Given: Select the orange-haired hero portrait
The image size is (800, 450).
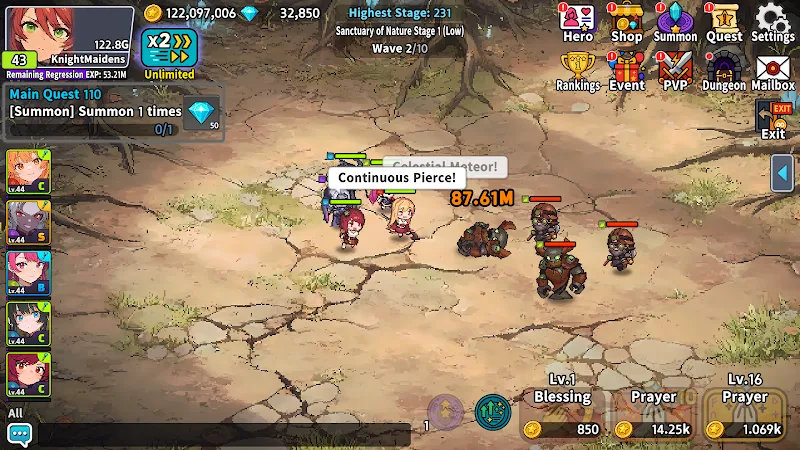Looking at the screenshot, I should [28, 170].
